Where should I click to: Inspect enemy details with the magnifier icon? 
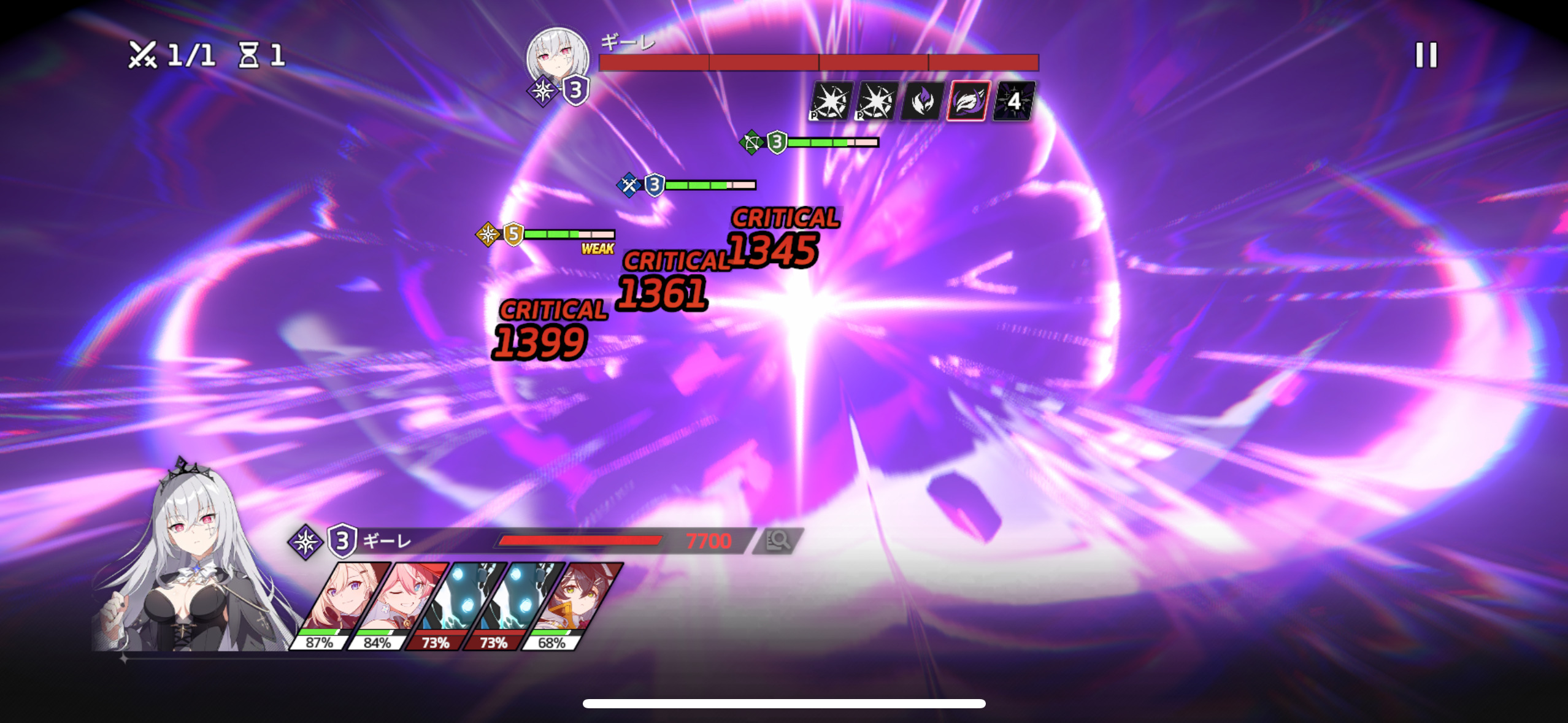778,540
